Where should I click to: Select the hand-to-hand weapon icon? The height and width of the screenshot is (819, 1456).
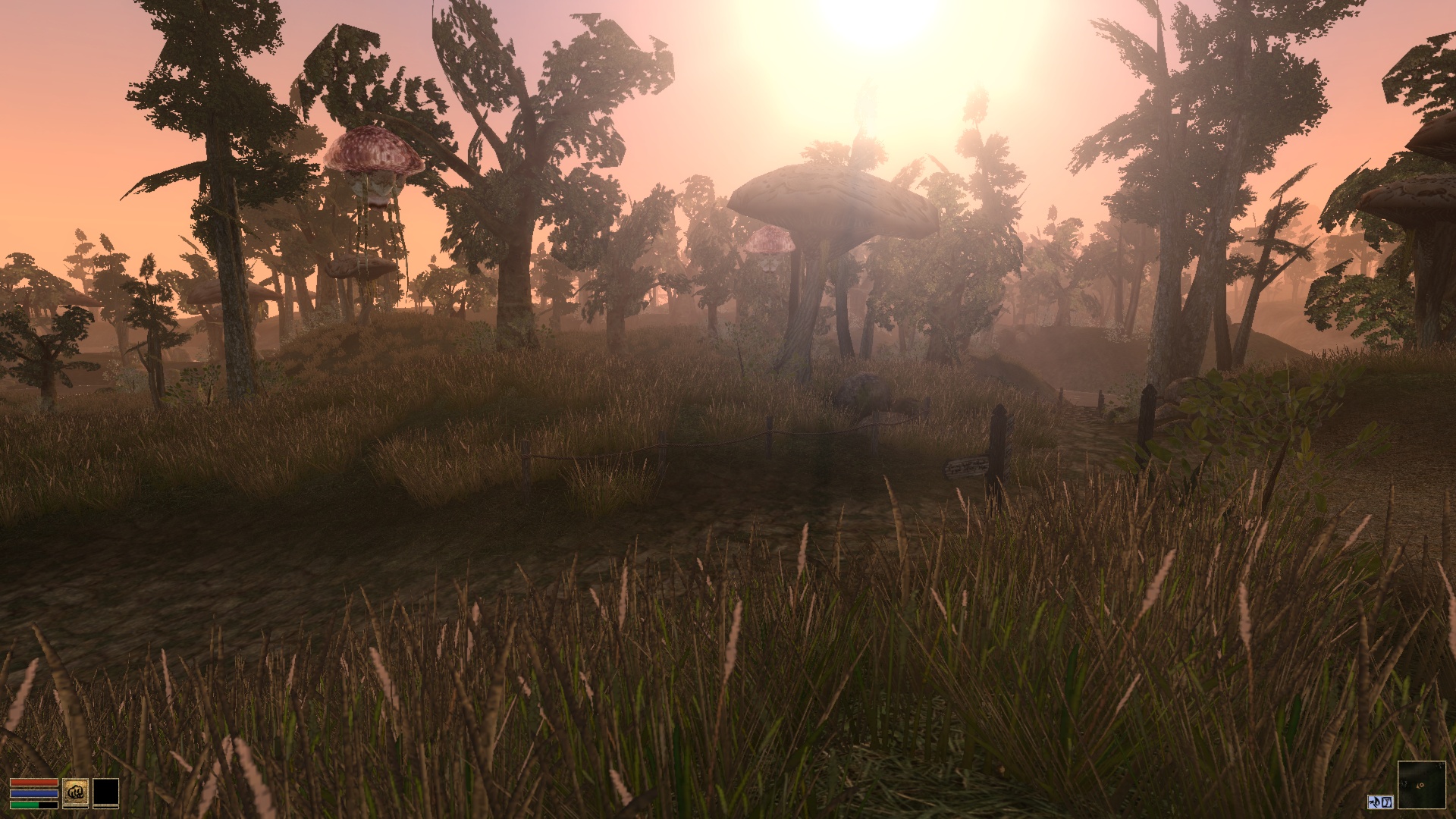click(x=76, y=792)
